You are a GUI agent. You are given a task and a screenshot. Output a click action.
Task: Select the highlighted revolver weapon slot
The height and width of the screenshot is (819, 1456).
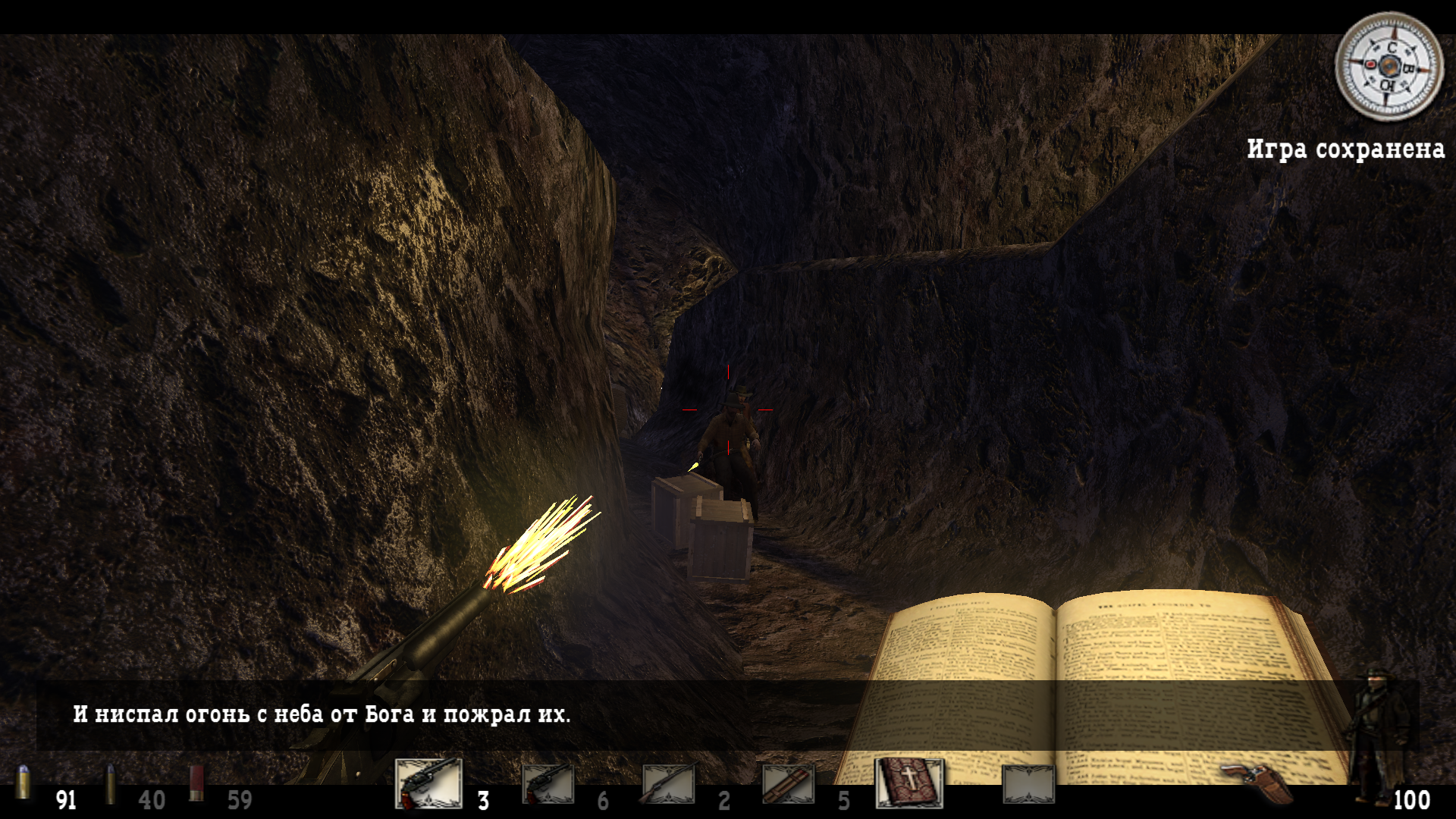pos(428,783)
